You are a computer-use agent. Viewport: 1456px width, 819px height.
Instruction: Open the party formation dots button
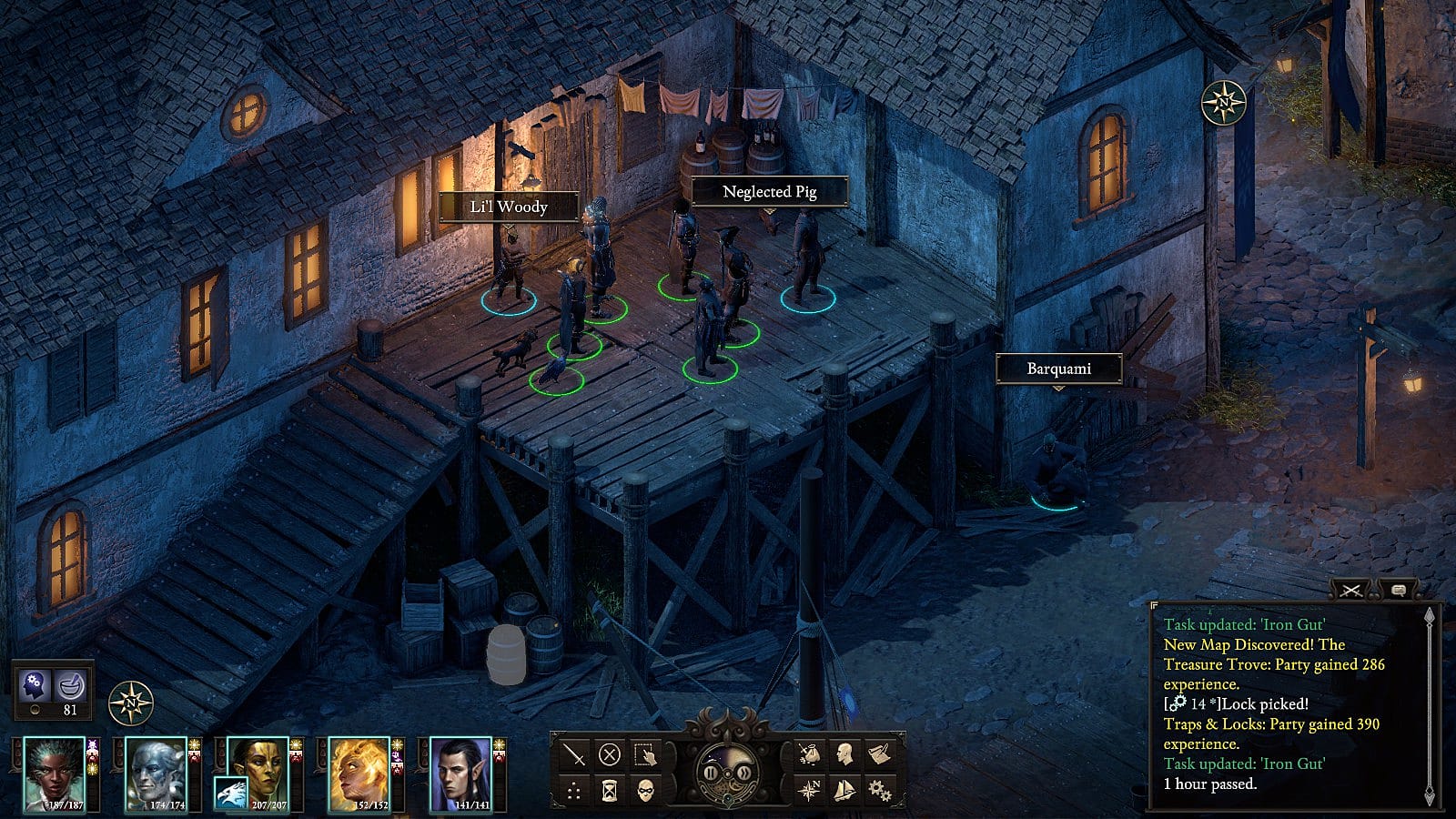tap(574, 790)
